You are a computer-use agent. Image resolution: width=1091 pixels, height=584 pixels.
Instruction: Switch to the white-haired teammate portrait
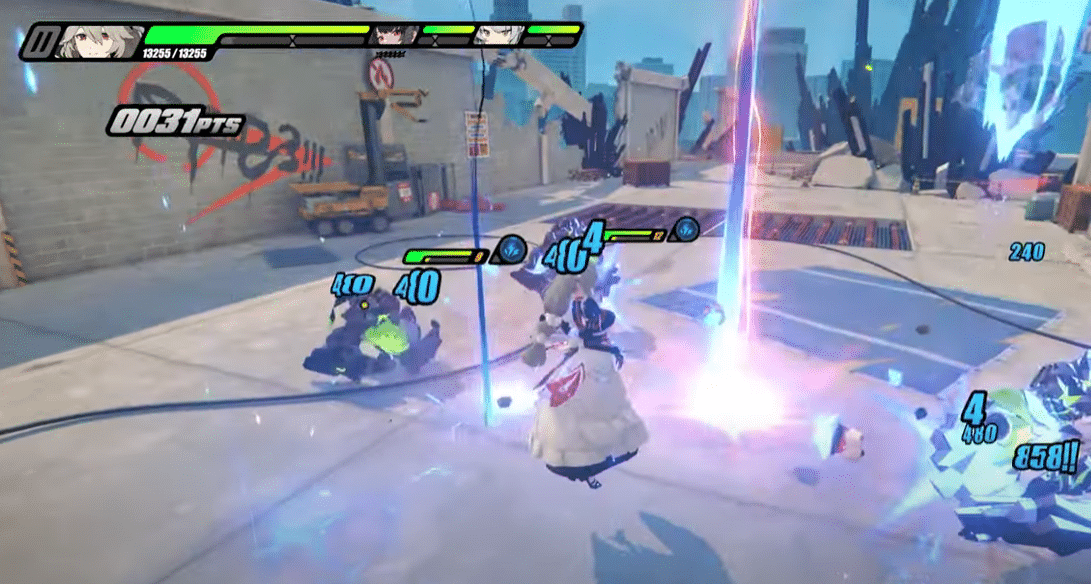(x=495, y=36)
